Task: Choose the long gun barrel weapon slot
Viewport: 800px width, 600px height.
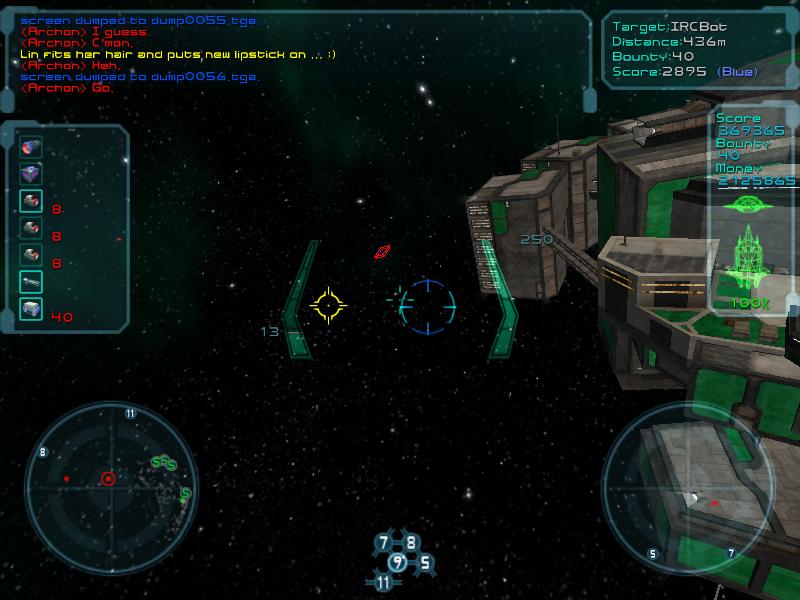Action: tap(31, 282)
